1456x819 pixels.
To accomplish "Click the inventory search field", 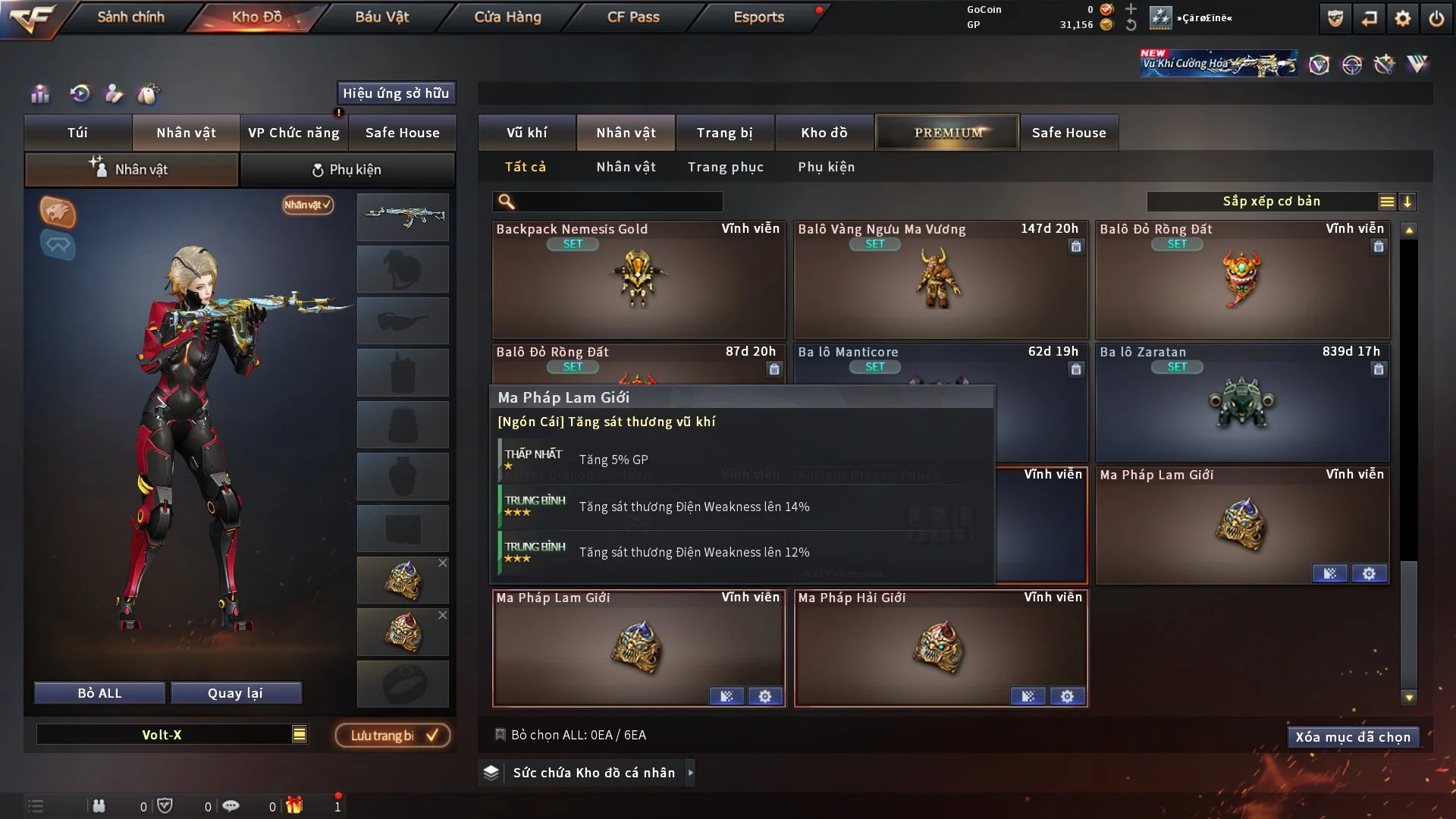I will point(618,202).
